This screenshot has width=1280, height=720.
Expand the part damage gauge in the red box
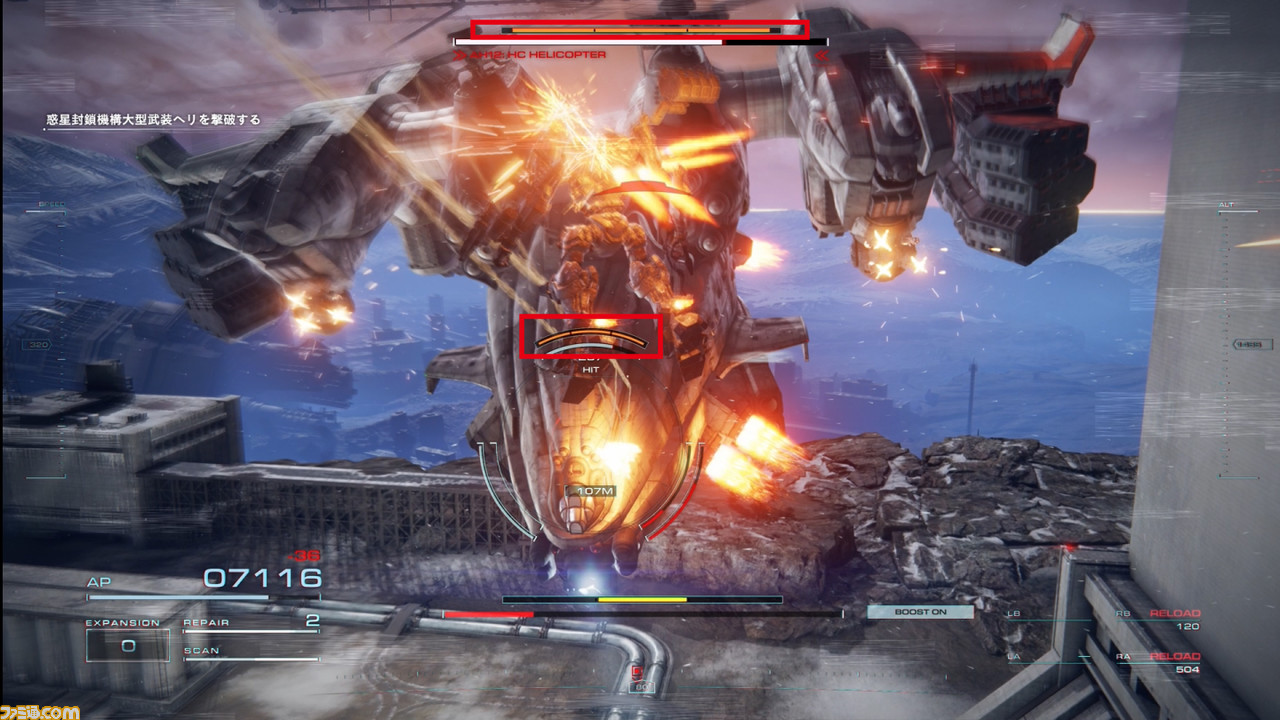point(594,338)
